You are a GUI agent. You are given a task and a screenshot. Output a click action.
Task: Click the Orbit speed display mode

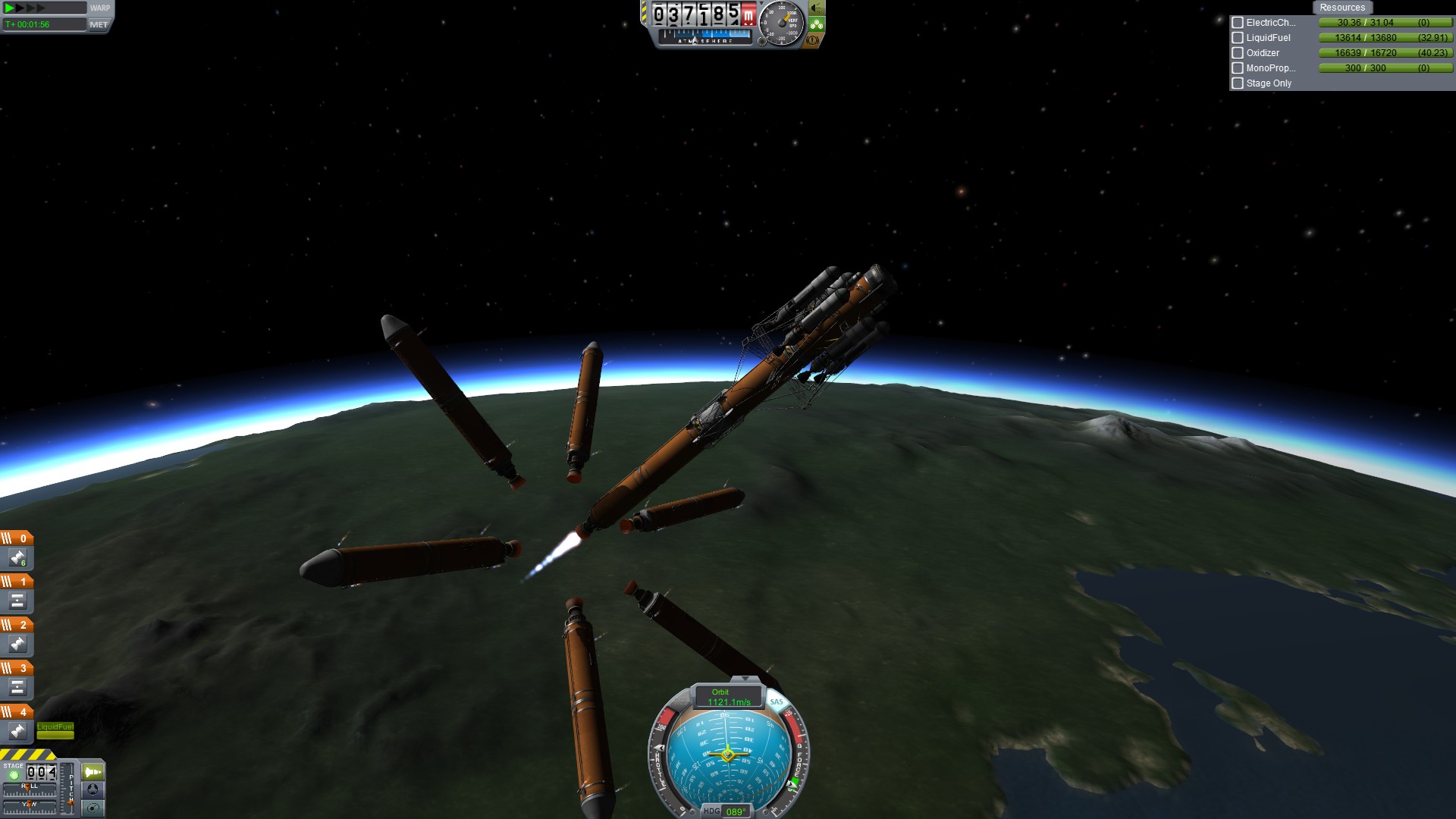pyautogui.click(x=727, y=697)
